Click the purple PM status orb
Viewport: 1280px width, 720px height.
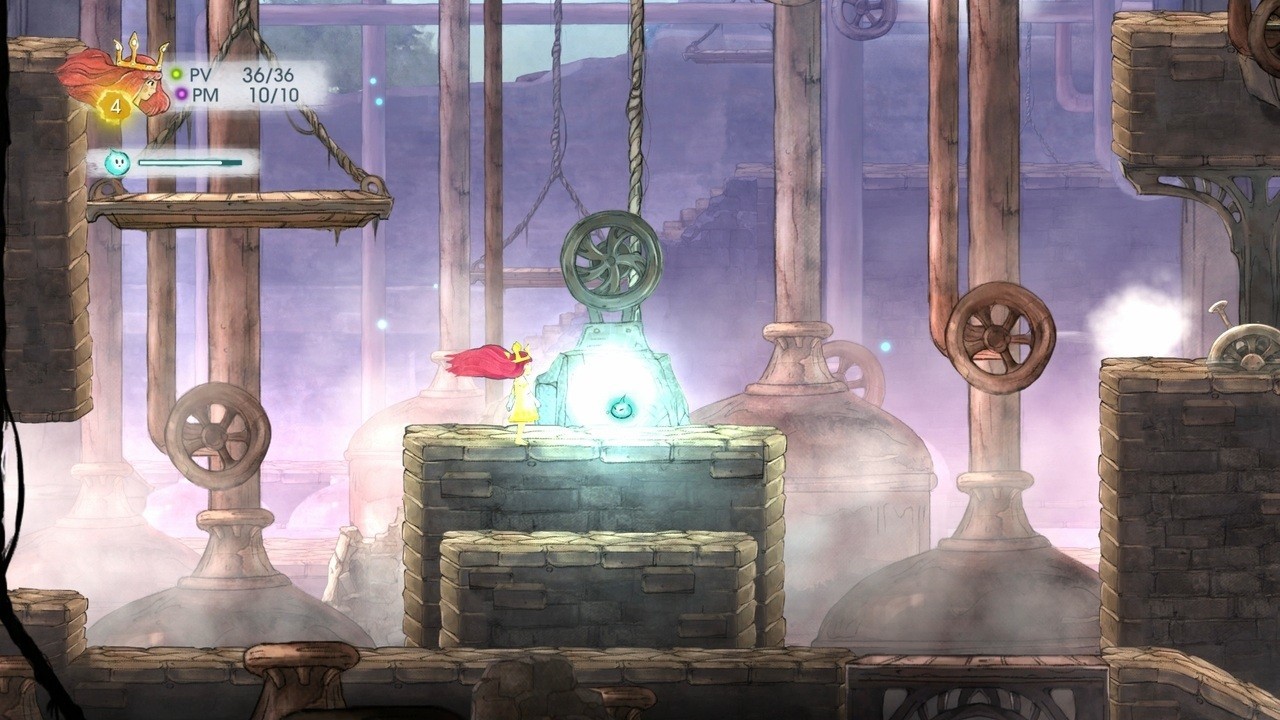[x=181, y=94]
